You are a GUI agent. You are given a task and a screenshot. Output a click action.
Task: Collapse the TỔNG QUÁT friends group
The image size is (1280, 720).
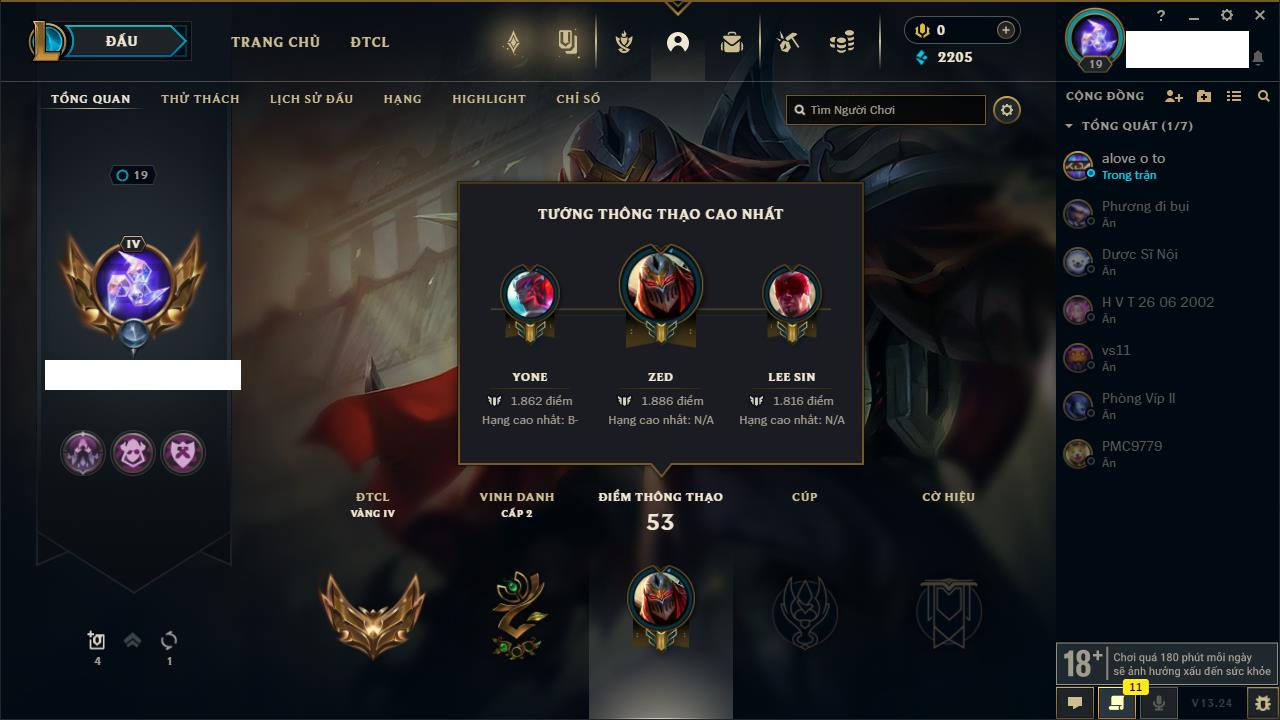(x=1069, y=126)
